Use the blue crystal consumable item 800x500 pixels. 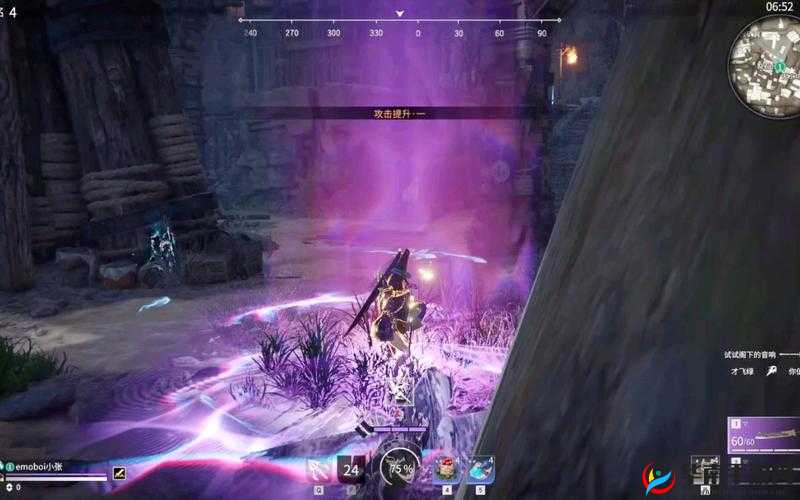pos(480,469)
